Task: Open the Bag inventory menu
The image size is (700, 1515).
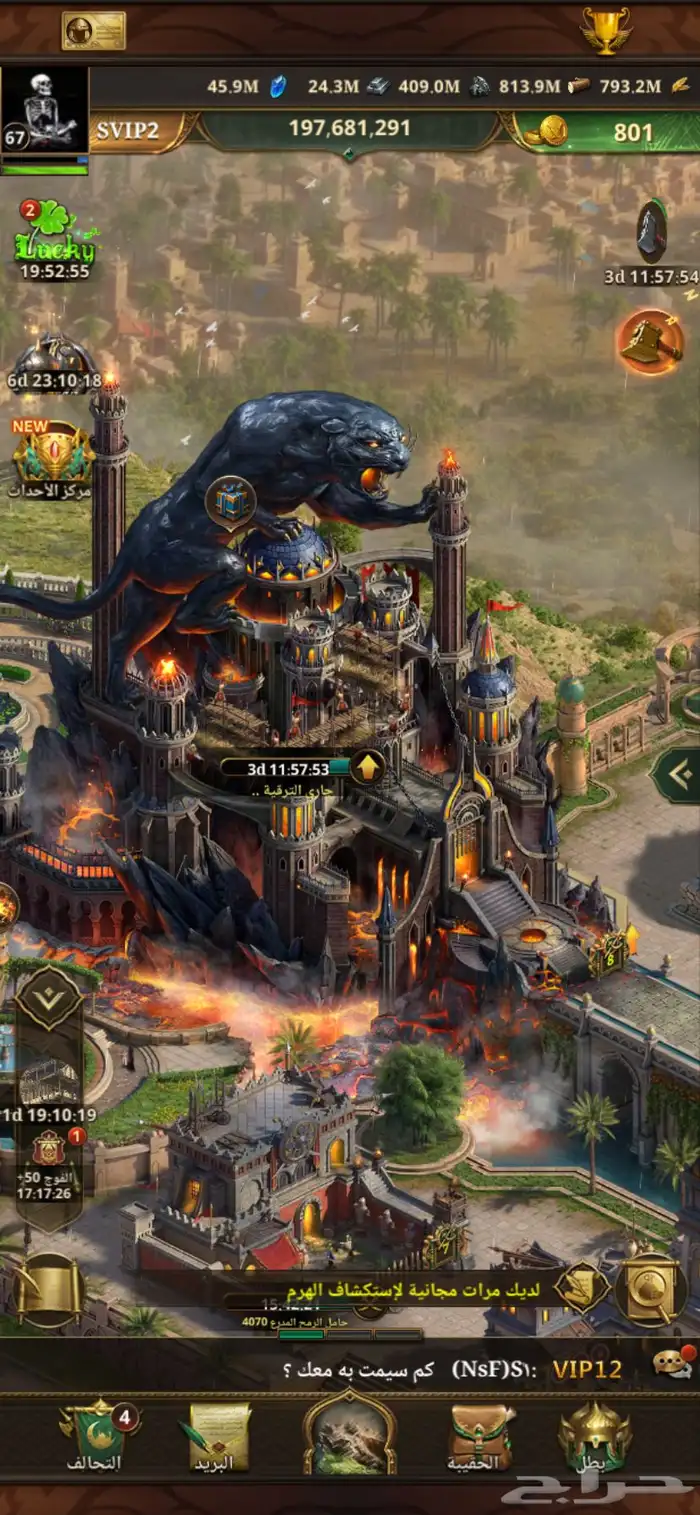Action: [481, 1436]
